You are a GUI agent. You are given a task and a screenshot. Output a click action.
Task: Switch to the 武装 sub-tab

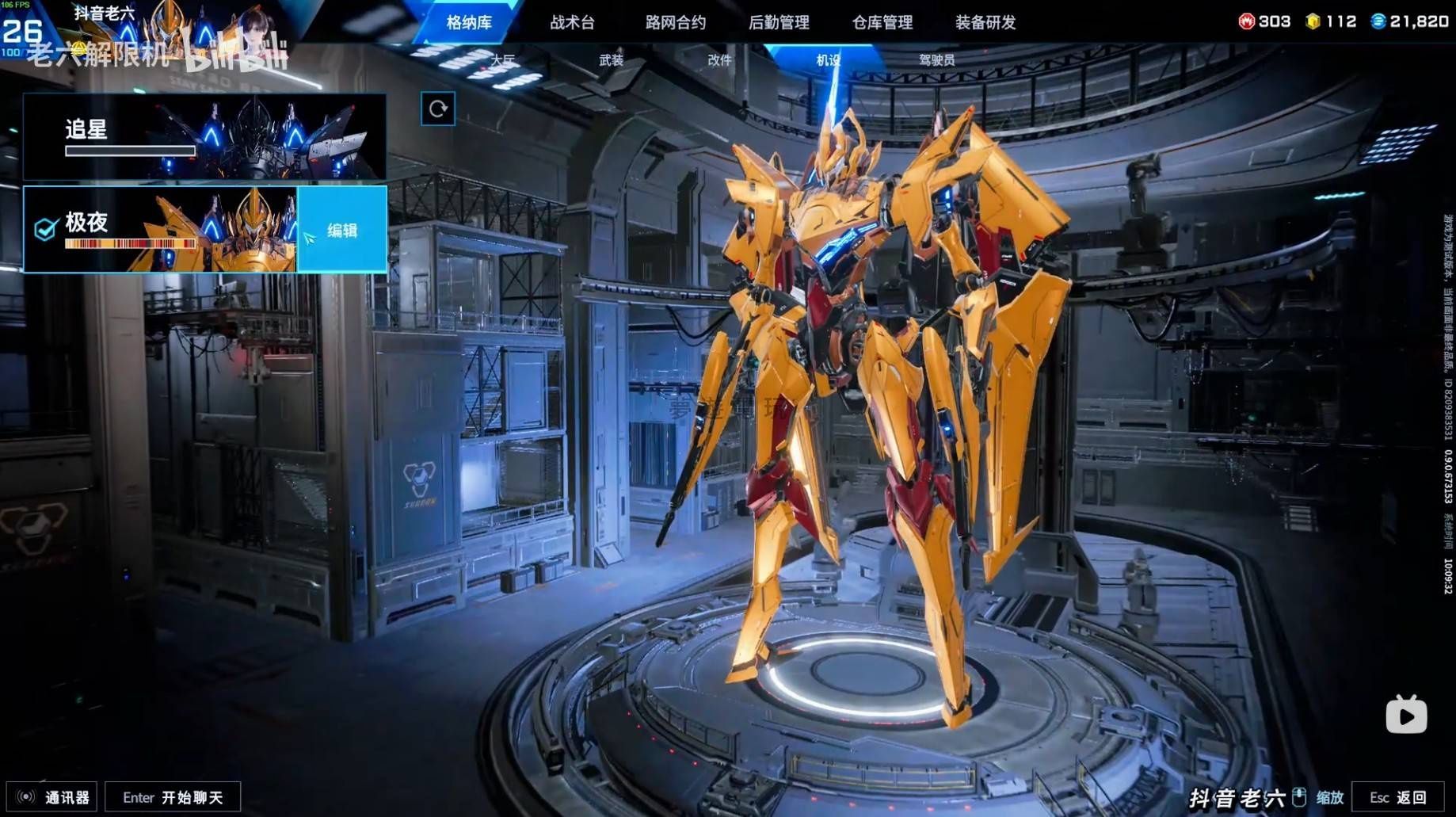click(611, 59)
